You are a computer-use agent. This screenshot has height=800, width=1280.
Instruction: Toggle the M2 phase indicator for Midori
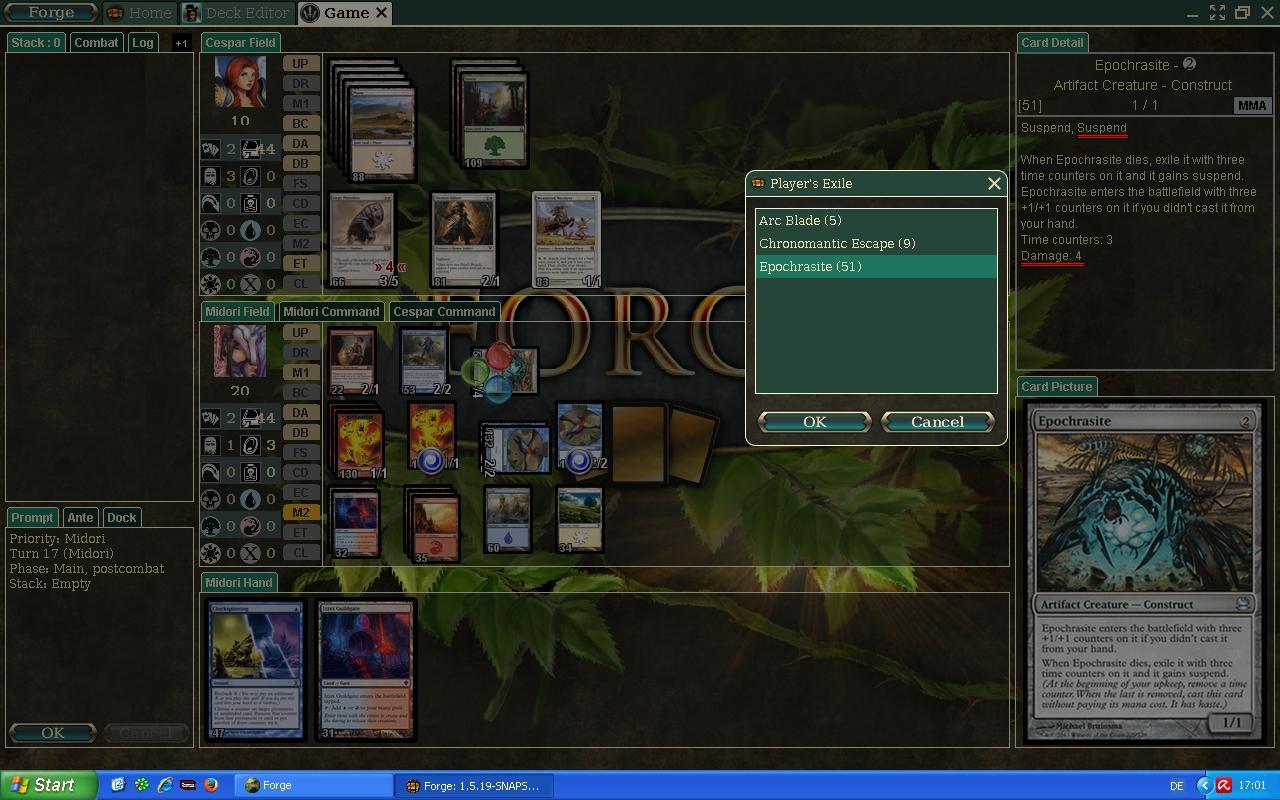pos(301,512)
